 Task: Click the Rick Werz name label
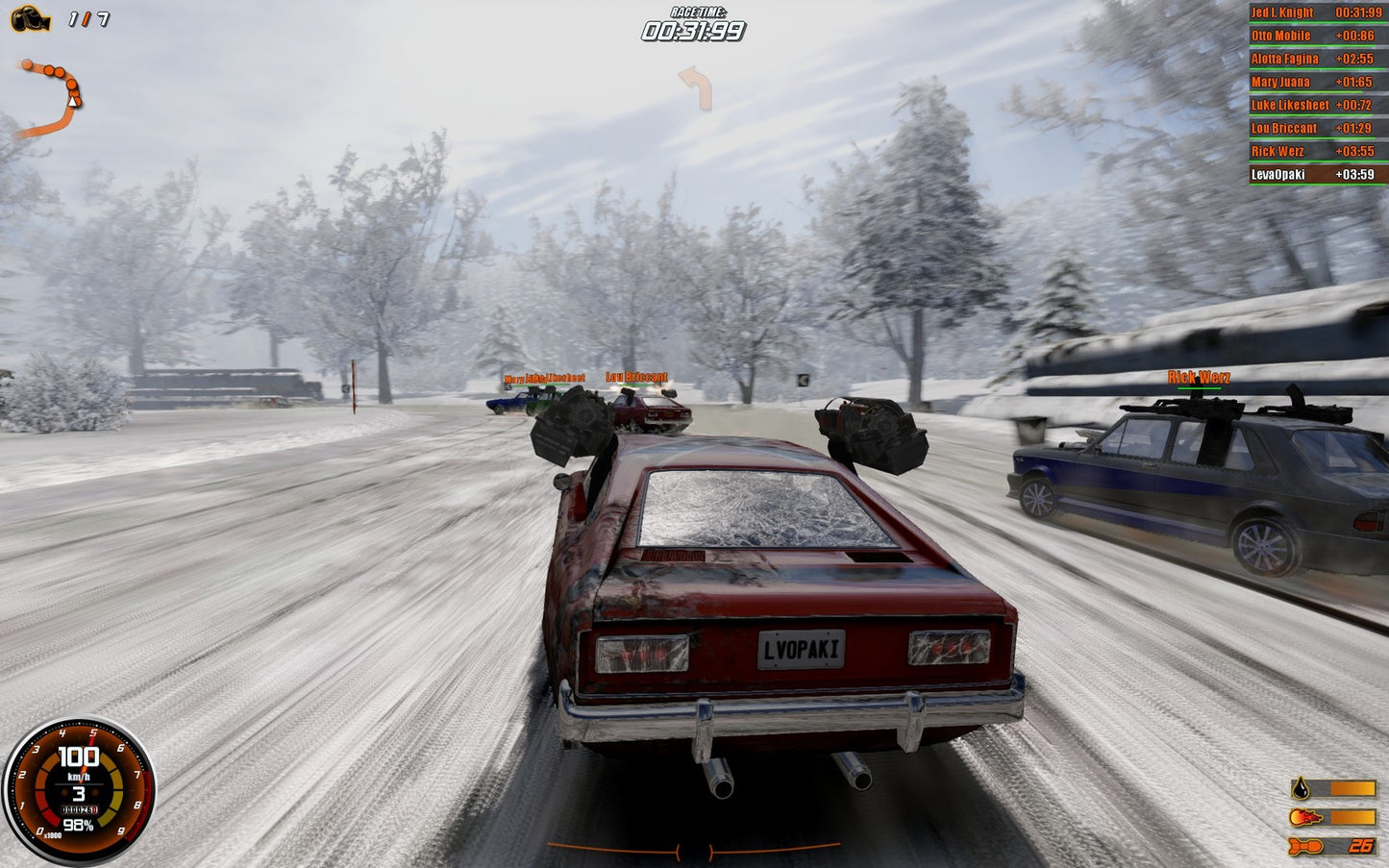click(x=1197, y=378)
